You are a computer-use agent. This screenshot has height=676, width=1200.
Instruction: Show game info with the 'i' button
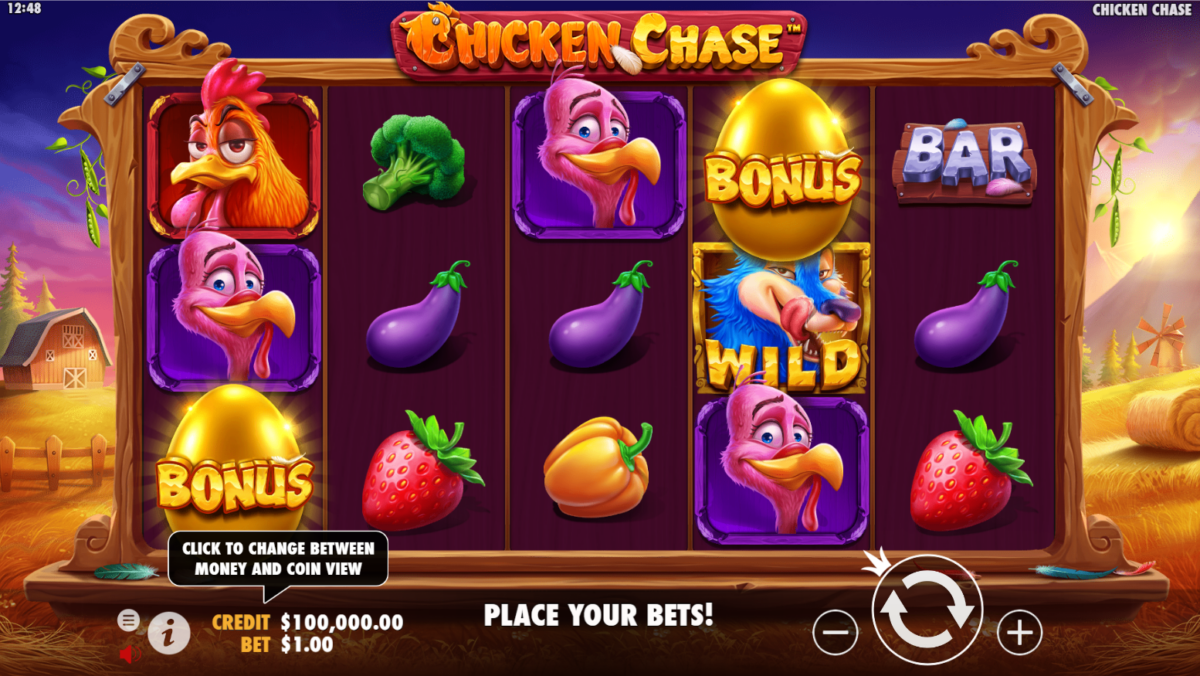(x=169, y=632)
